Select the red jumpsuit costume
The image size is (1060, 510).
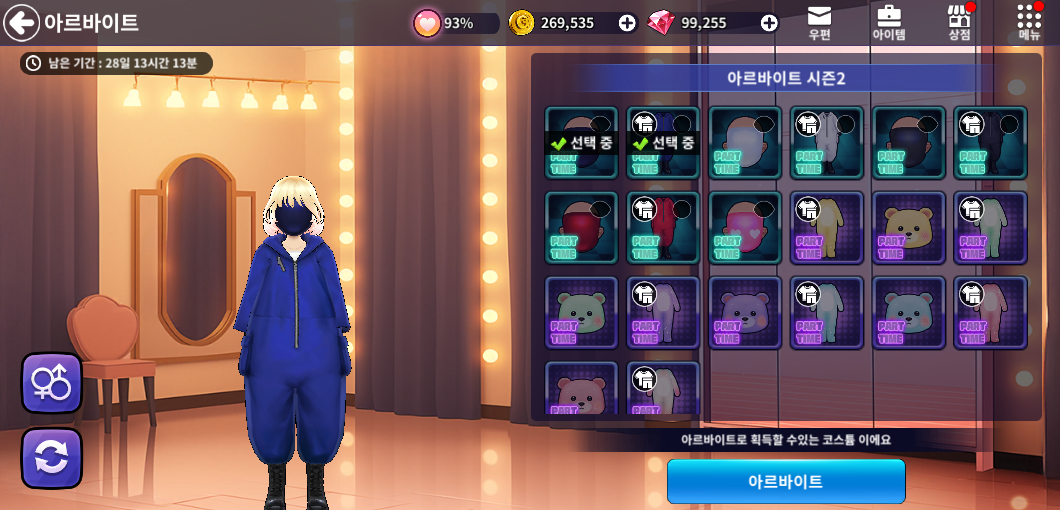[663, 228]
